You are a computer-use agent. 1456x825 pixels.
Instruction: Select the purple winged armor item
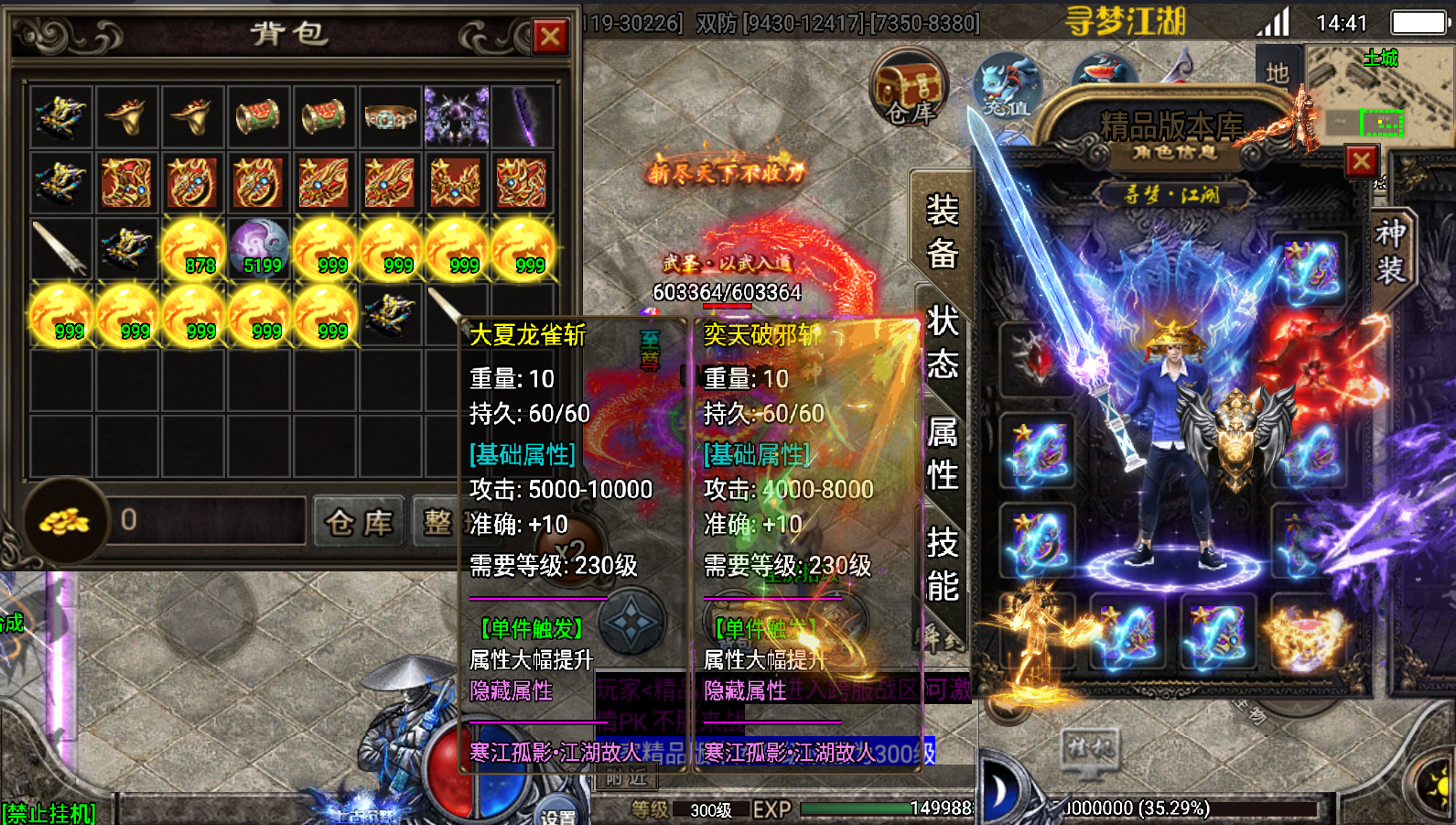tap(457, 117)
